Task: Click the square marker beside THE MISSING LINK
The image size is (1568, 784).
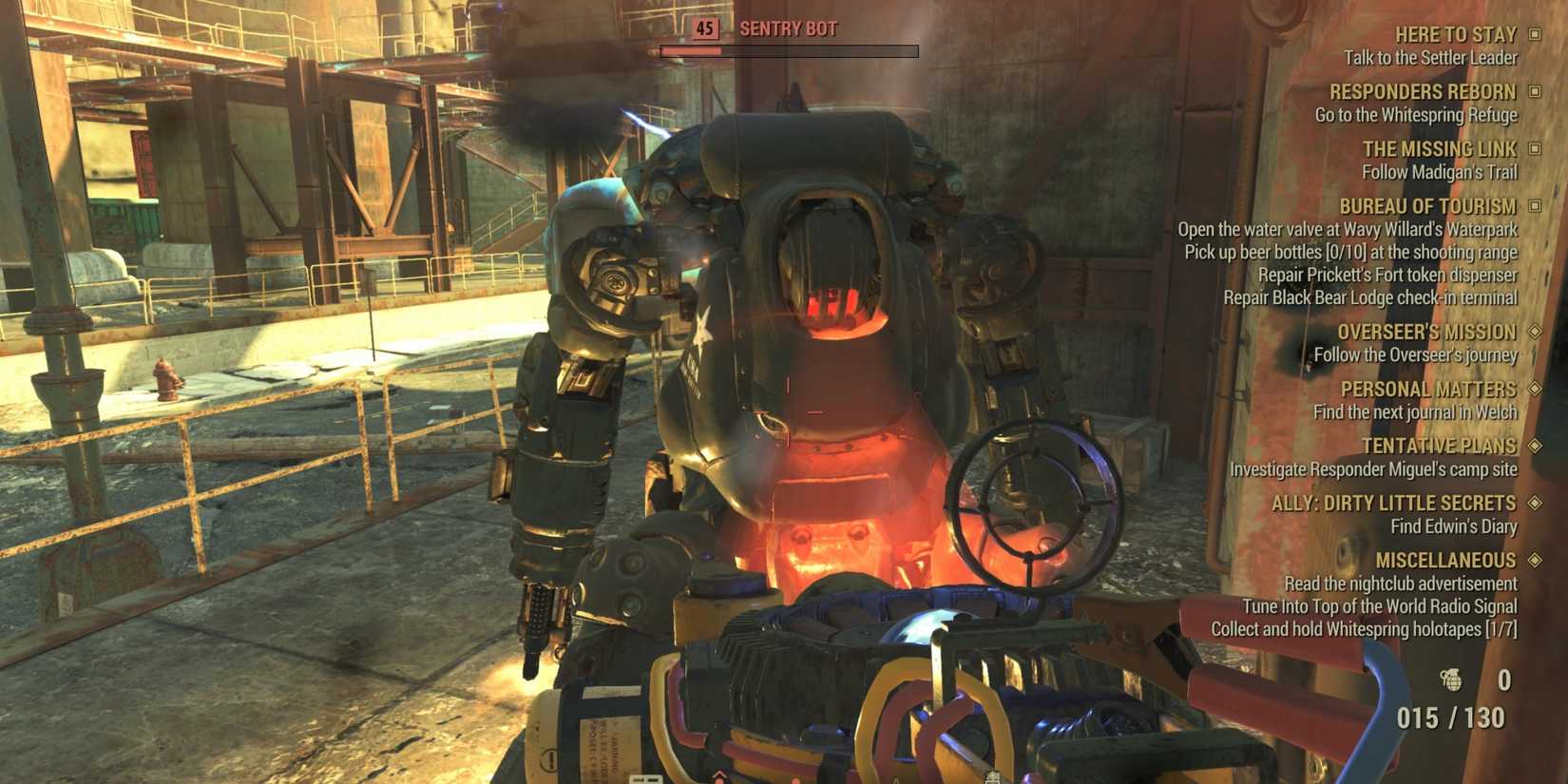Action: tap(1534, 149)
